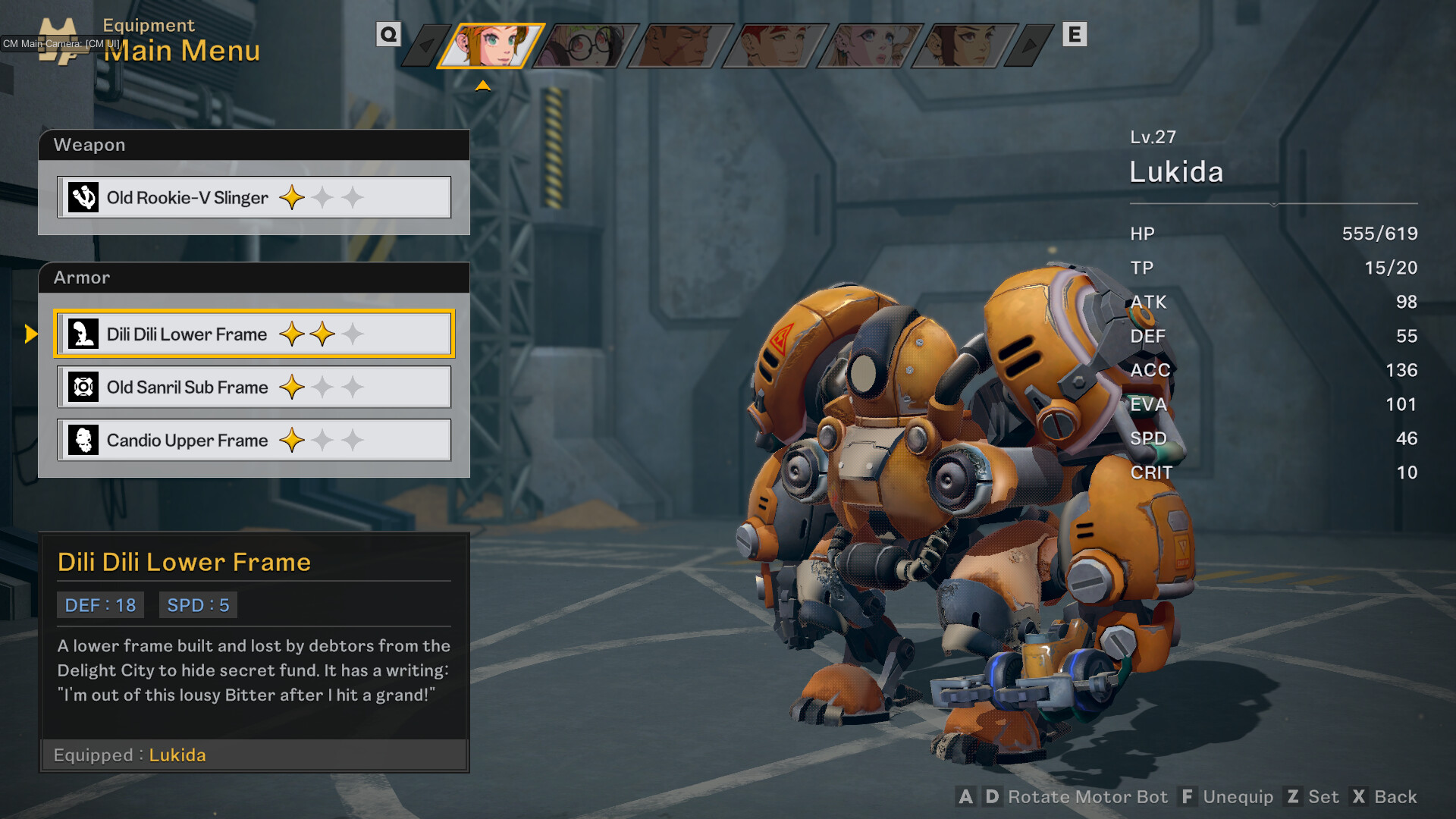Click the Candio Upper Frame helmet icon

[85, 440]
